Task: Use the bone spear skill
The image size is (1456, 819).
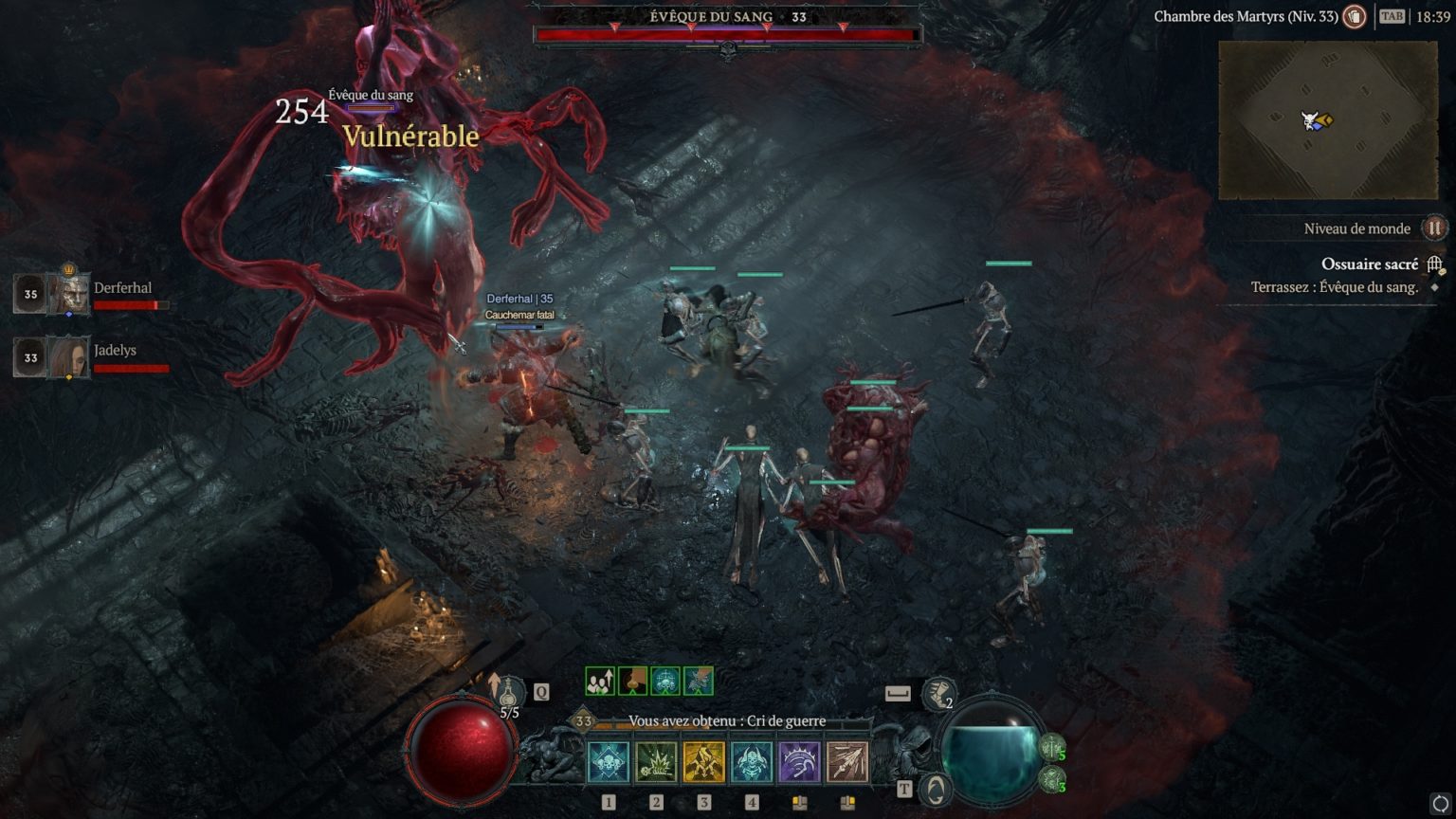Action: (x=847, y=763)
